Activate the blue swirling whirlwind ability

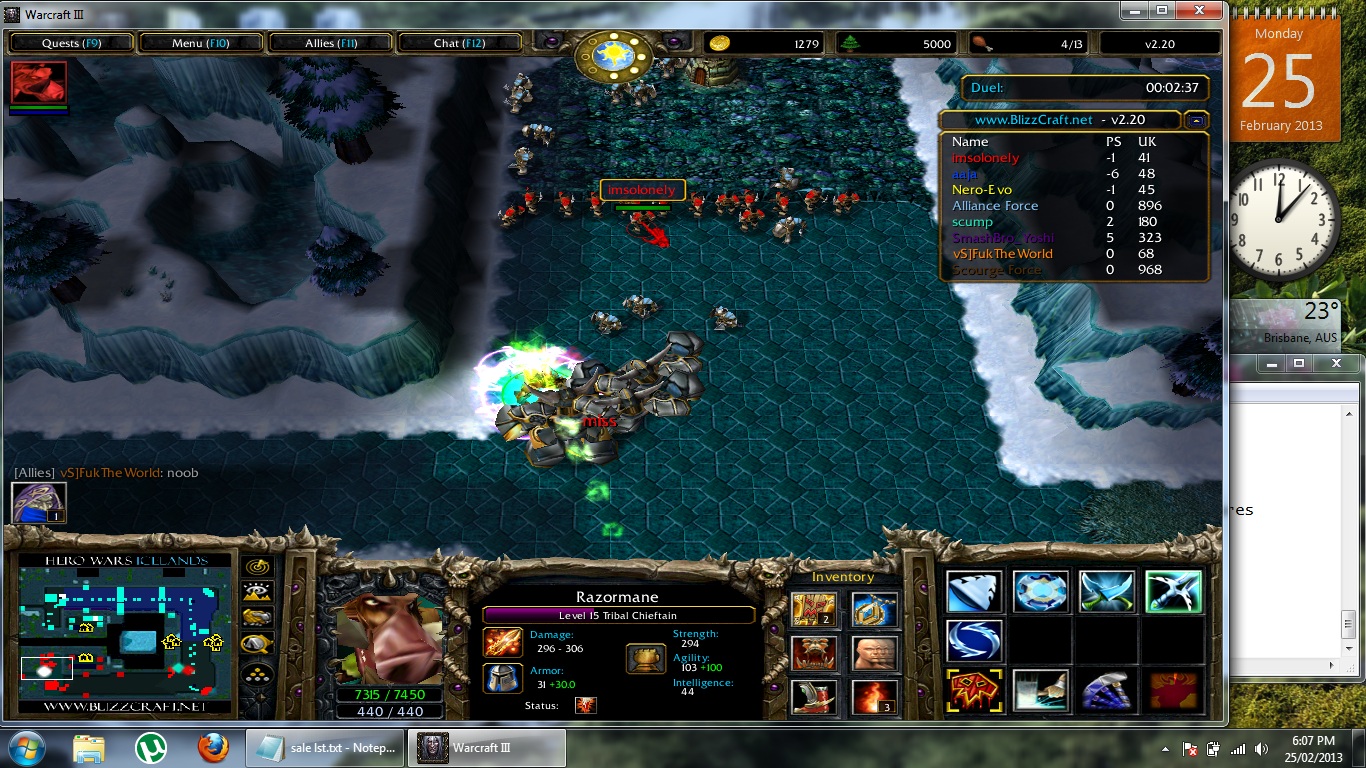[974, 641]
